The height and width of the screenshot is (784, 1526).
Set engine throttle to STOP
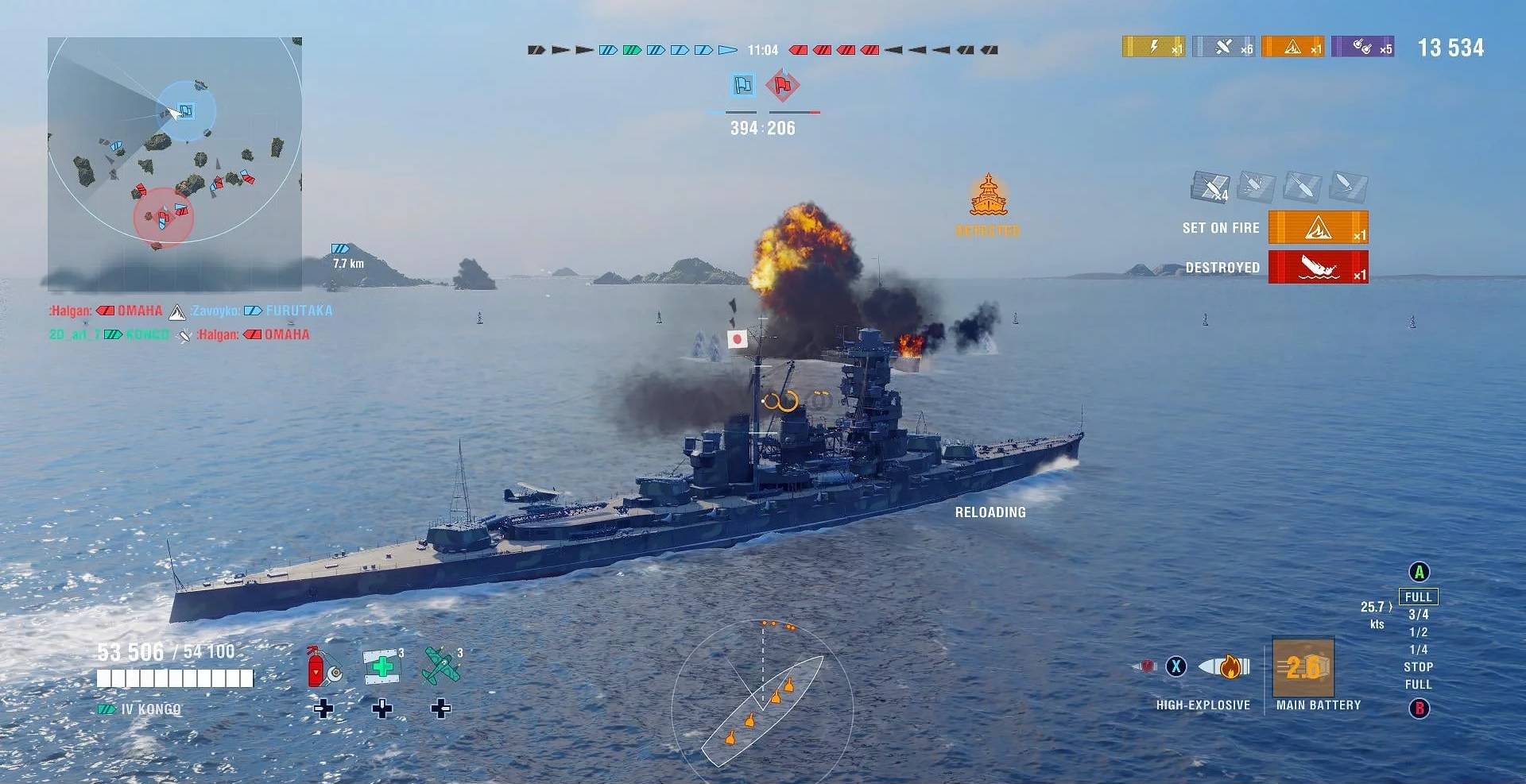(x=1419, y=667)
